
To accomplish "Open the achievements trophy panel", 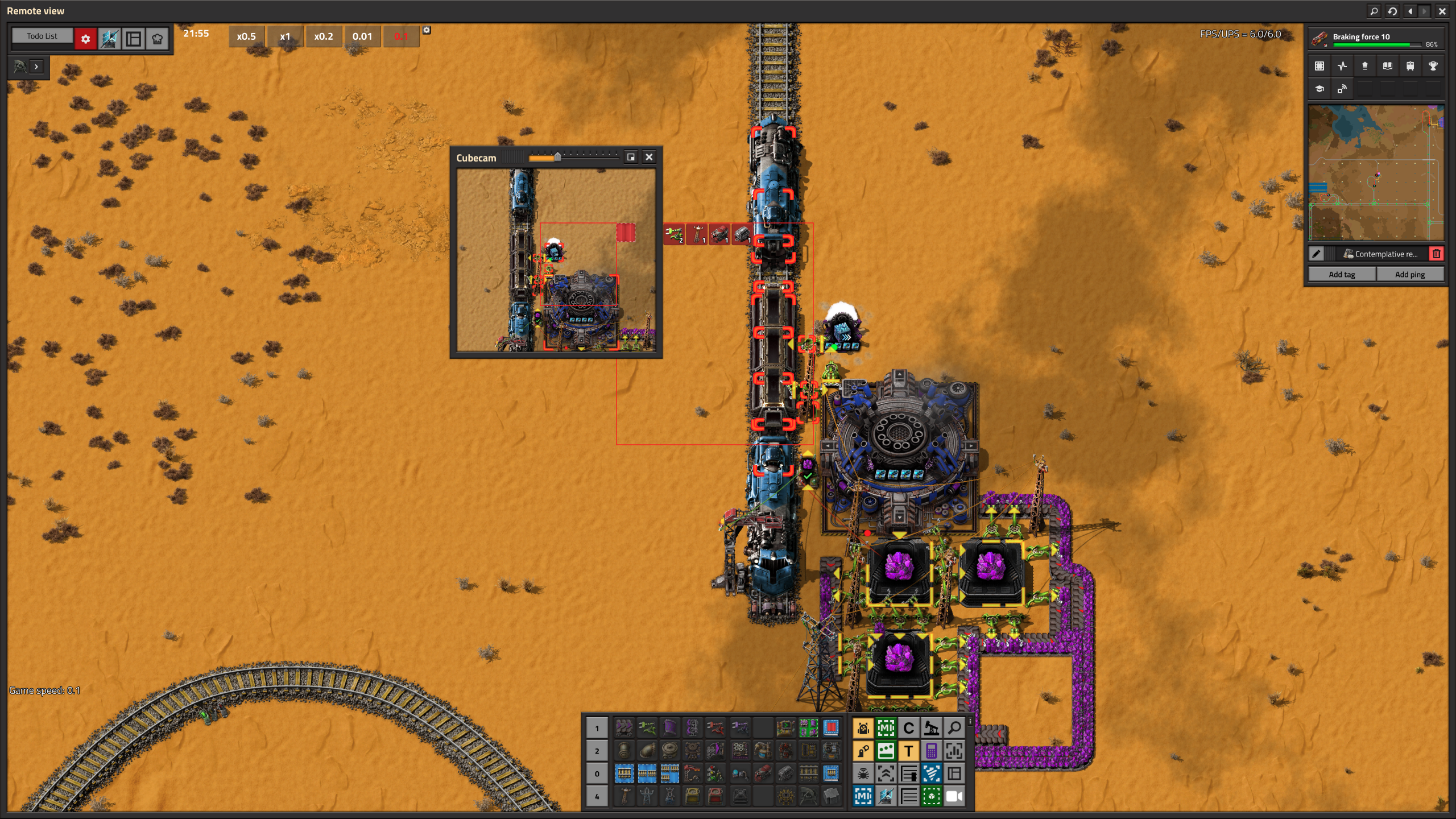I will (x=1434, y=65).
